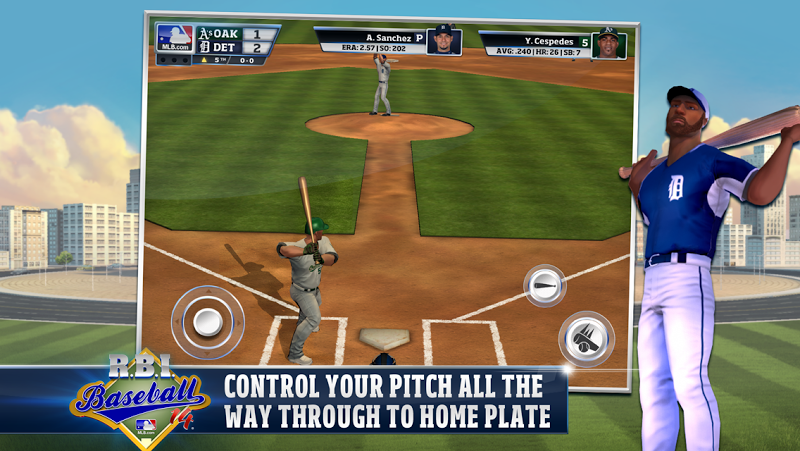
Task: Hit the swing button with bat and ball
Action: [x=585, y=339]
